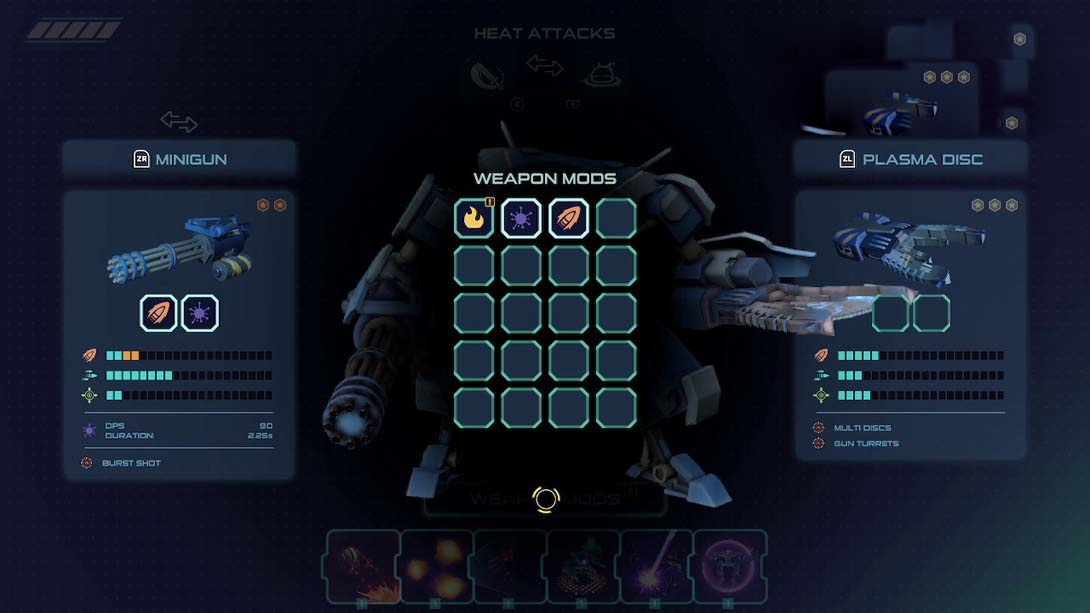Viewport: 1090px width, 613px height.
Task: Select the Burst Shot perk on Minigun
Action: 130,463
